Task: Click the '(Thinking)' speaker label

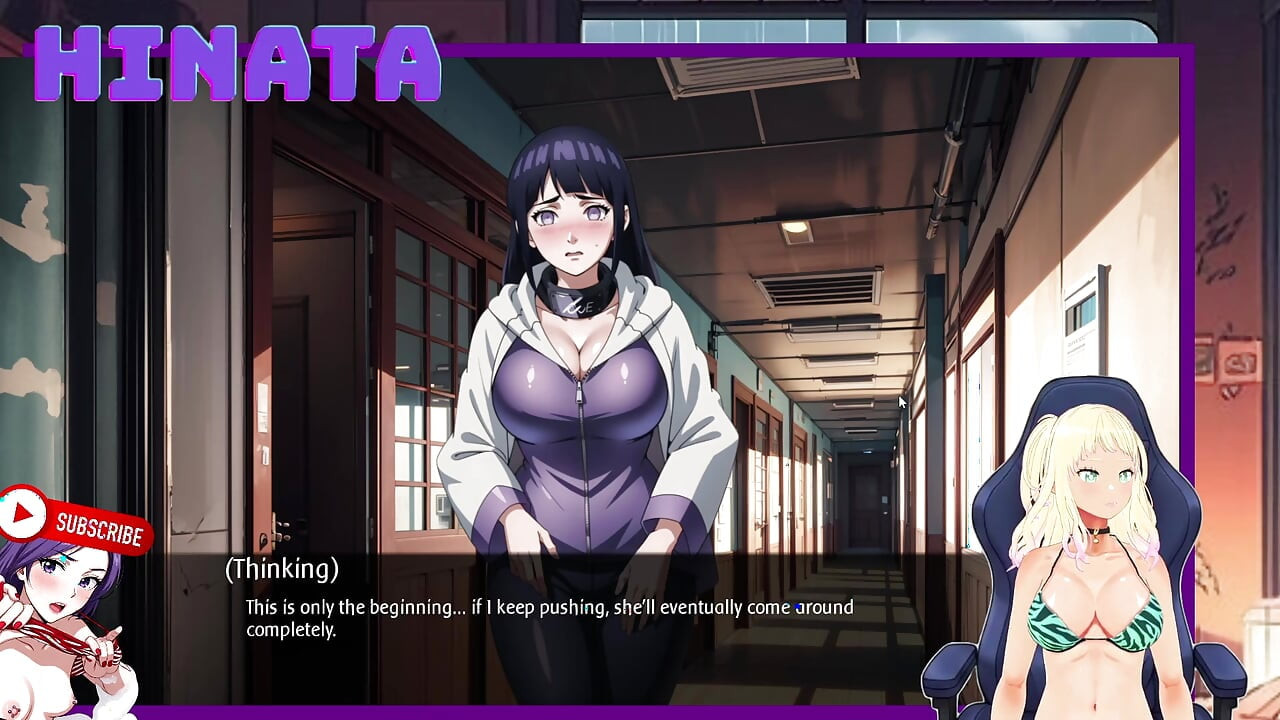Action: tap(281, 571)
